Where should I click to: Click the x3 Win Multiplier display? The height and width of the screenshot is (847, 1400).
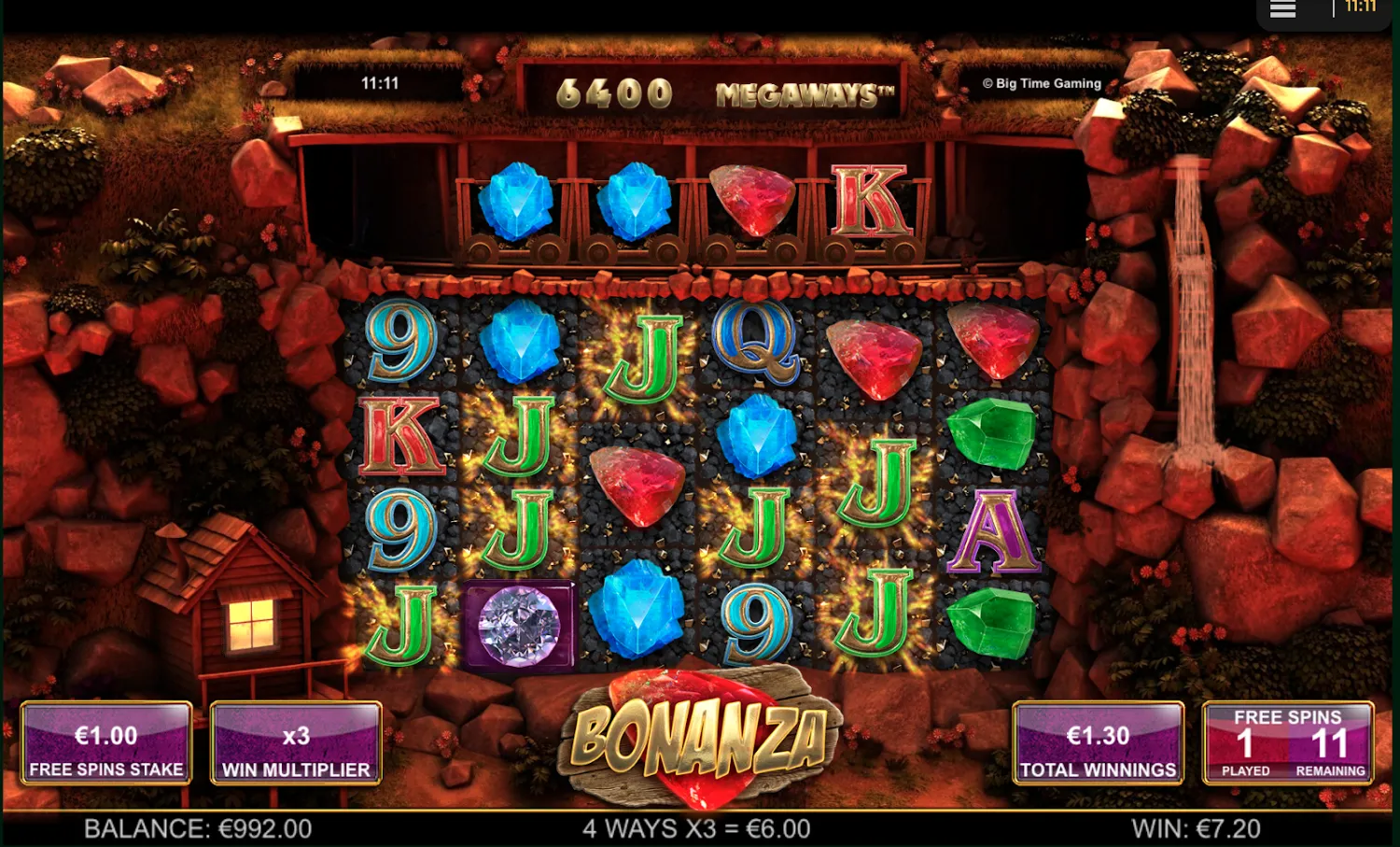tap(296, 742)
